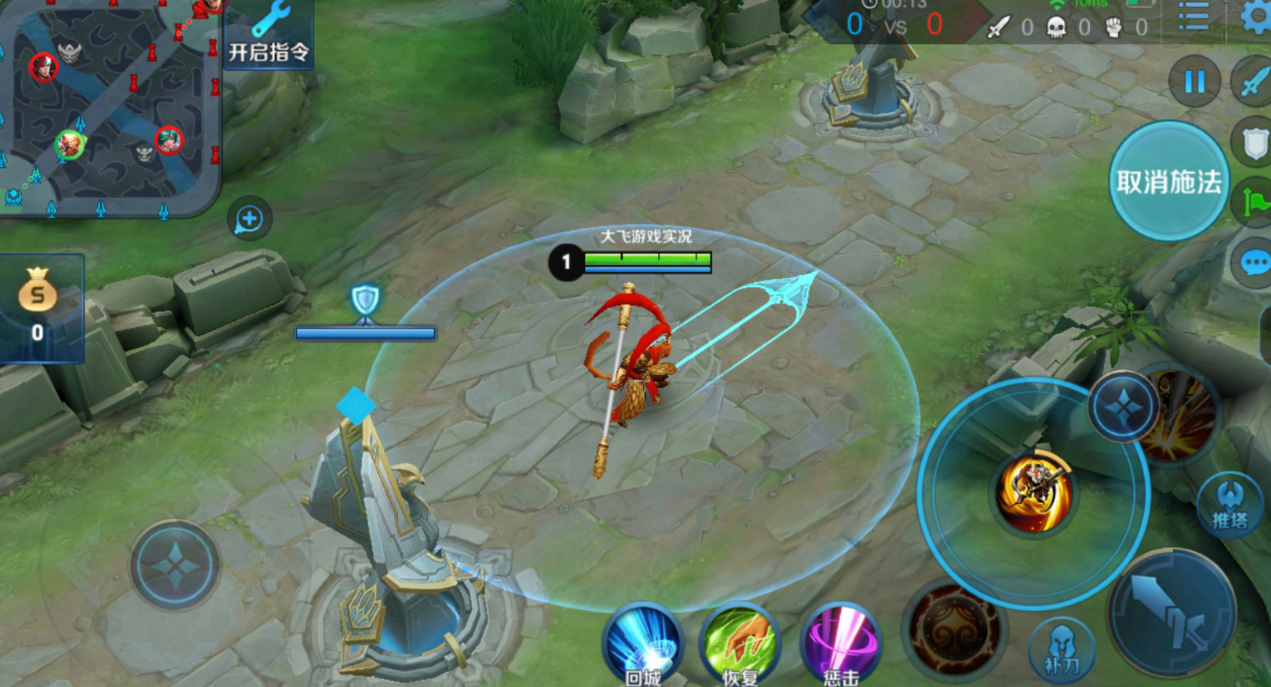Viewport: 1271px width, 687px height.
Task: Open the blue chat bubble quick messages
Action: pyautogui.click(x=1254, y=263)
